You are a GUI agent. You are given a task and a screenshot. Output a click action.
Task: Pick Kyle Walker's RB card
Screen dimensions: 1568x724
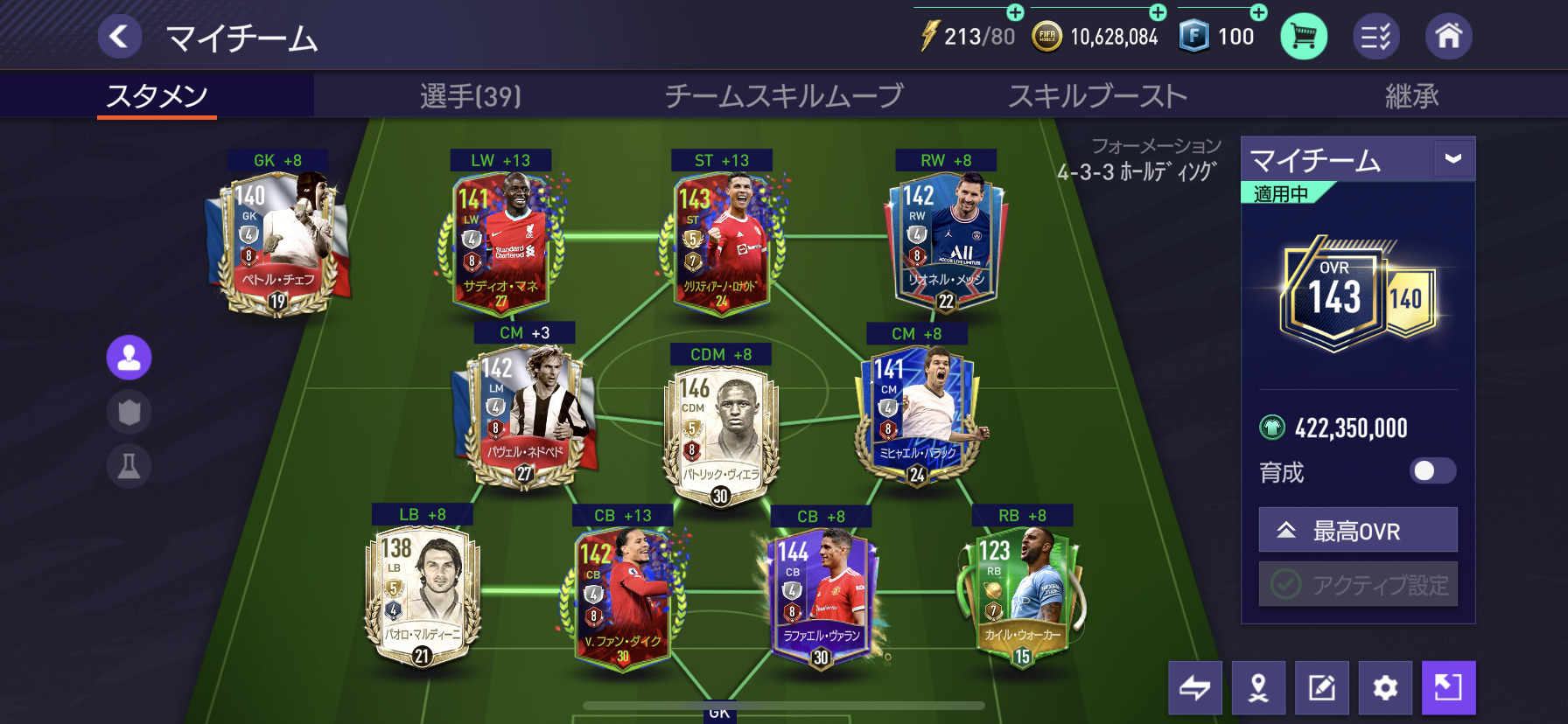point(1022,596)
